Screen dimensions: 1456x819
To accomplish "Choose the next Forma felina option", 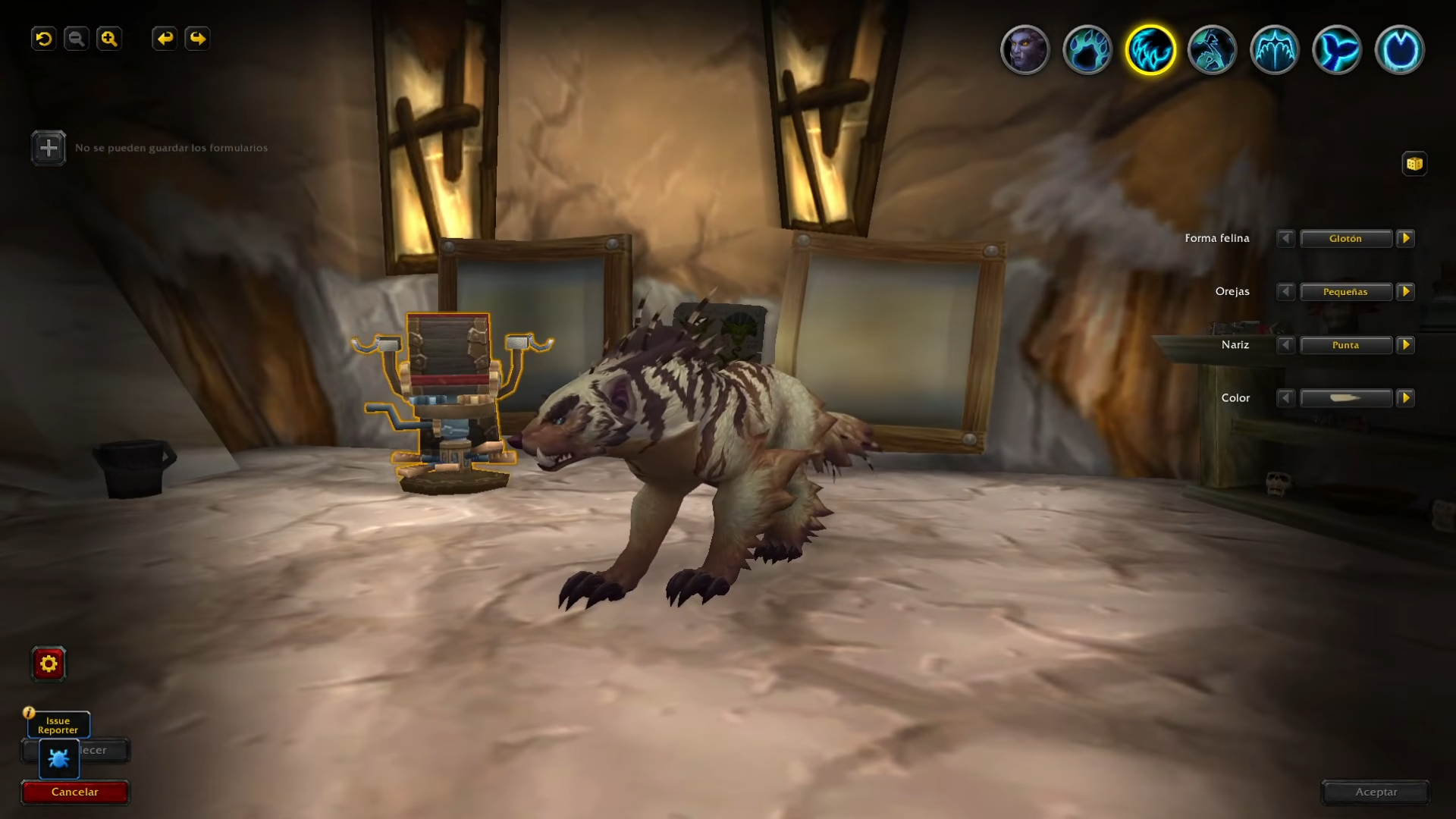I will (1406, 239).
